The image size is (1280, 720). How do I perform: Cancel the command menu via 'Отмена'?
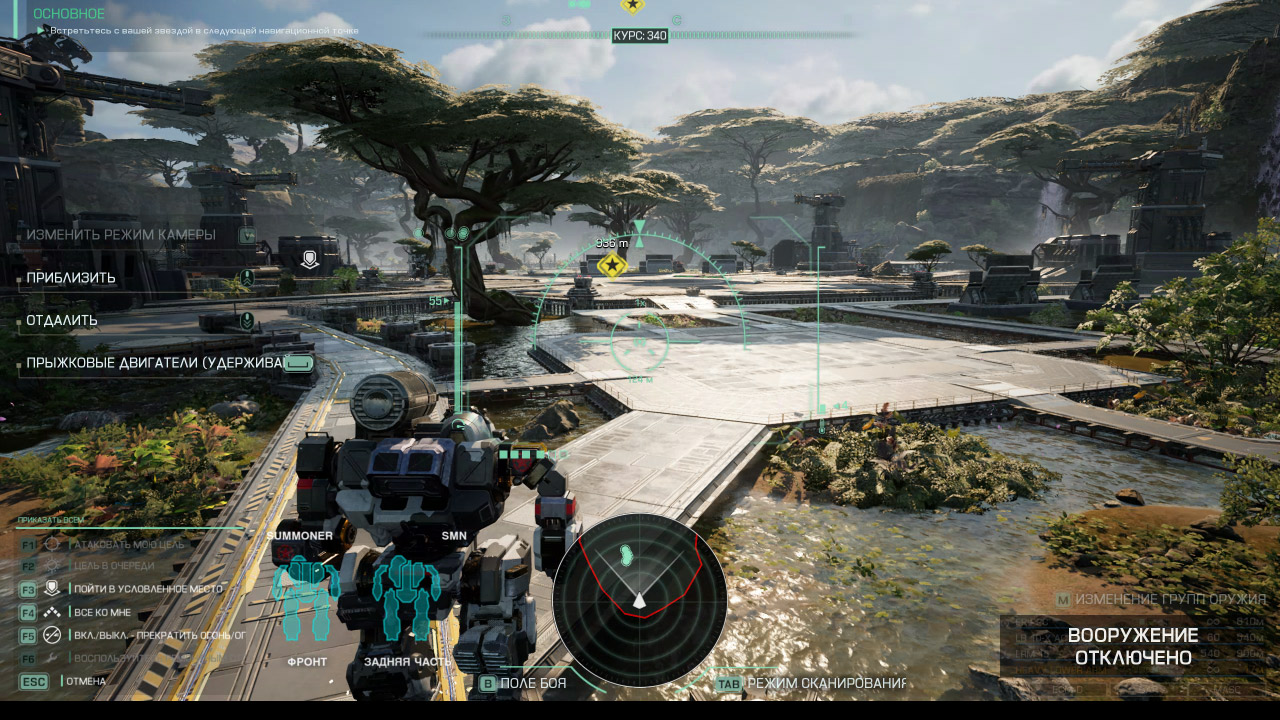[x=85, y=682]
